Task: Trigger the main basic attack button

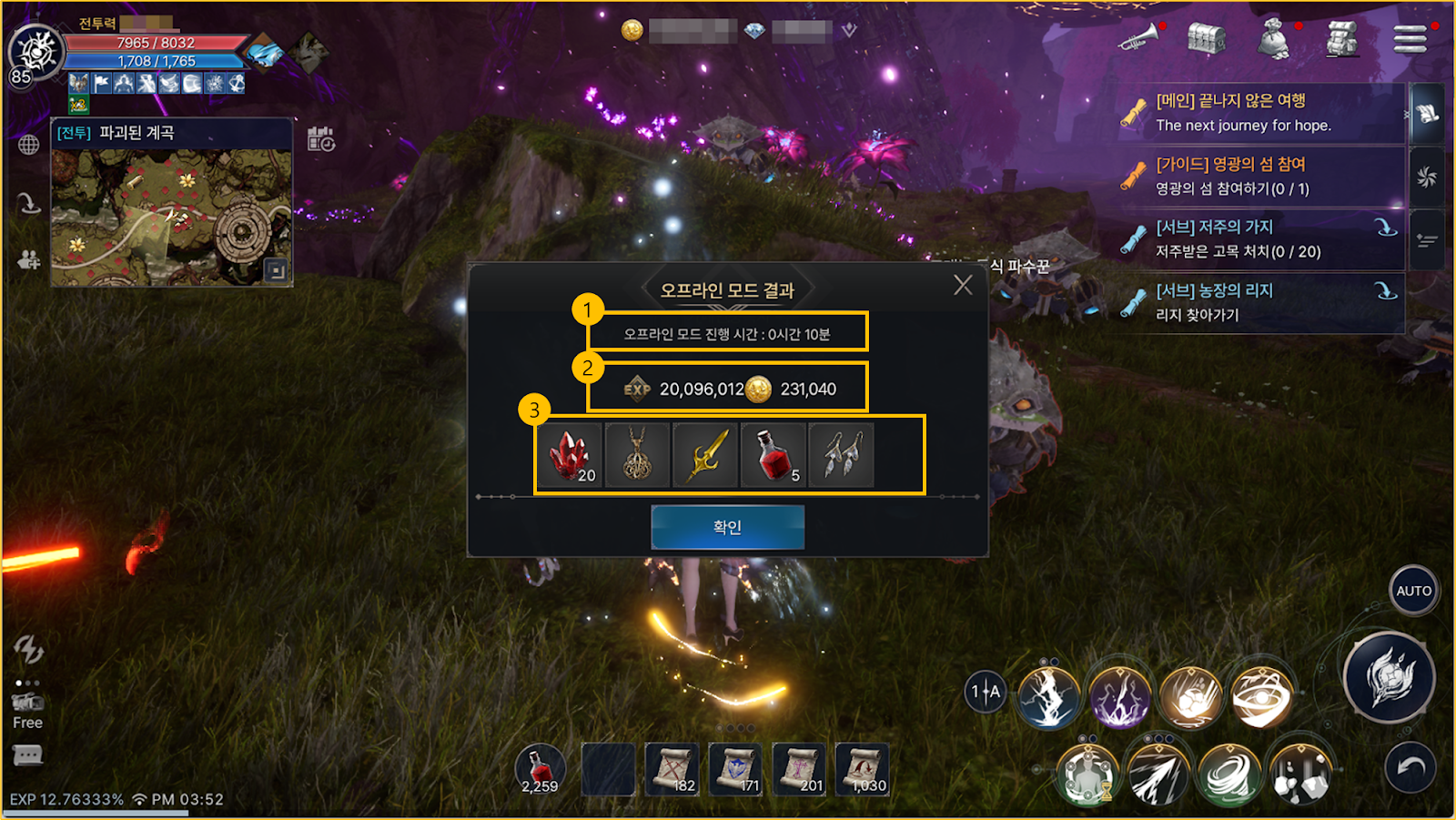Action: click(x=1389, y=677)
